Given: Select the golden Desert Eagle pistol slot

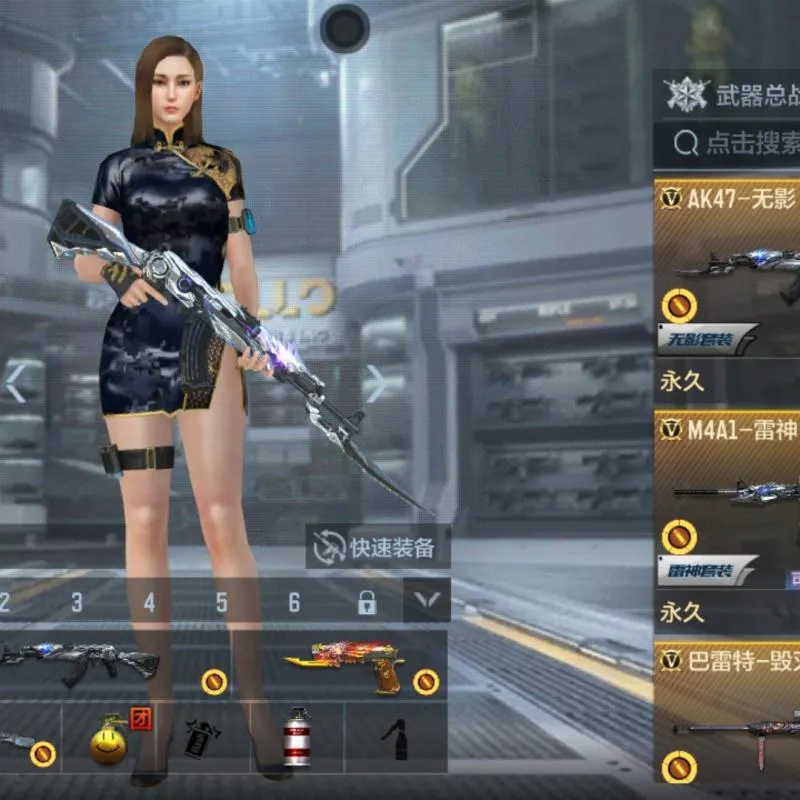Looking at the screenshot, I should tap(345, 663).
